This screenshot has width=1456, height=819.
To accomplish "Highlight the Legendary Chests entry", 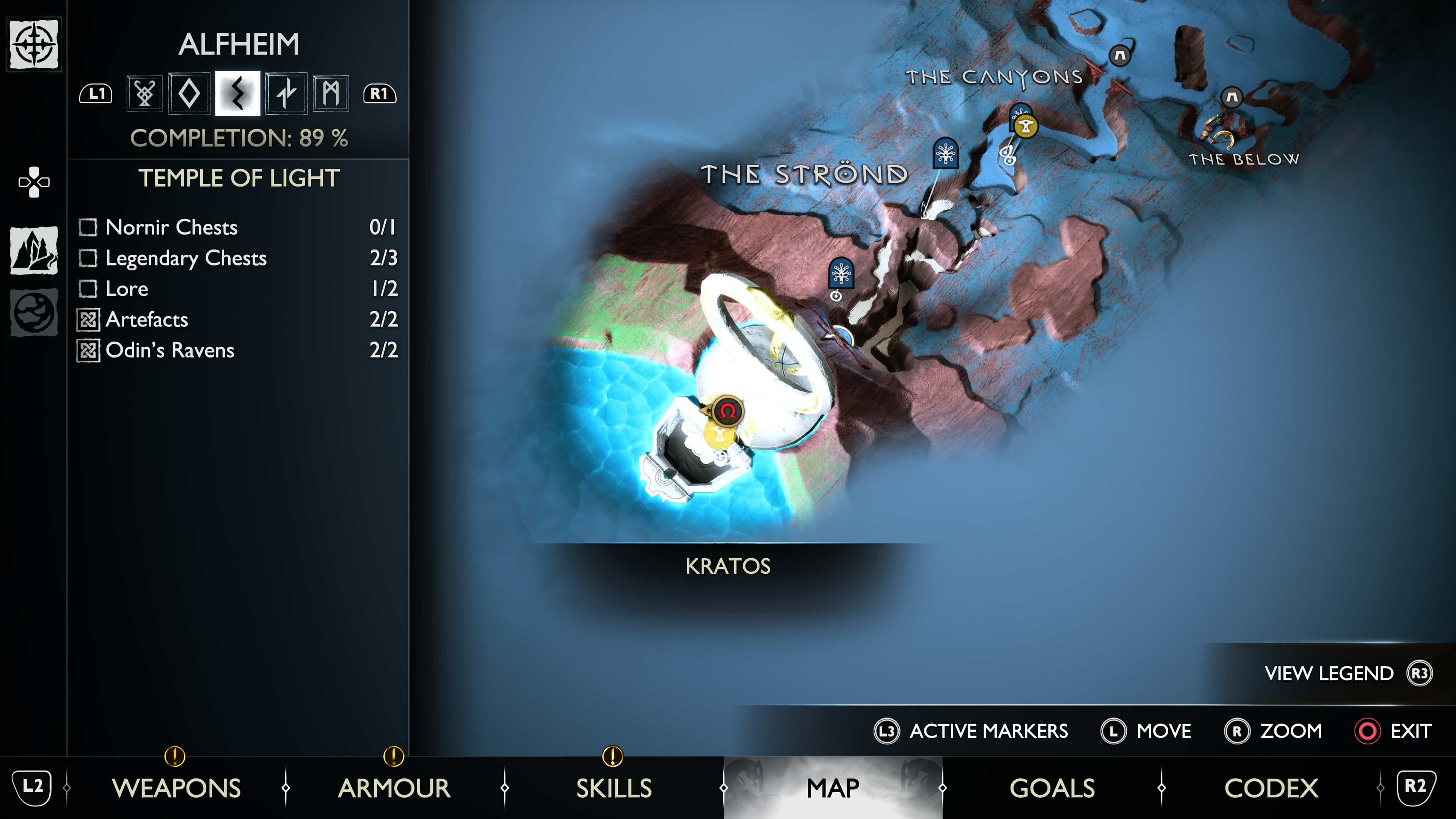I will (x=237, y=258).
